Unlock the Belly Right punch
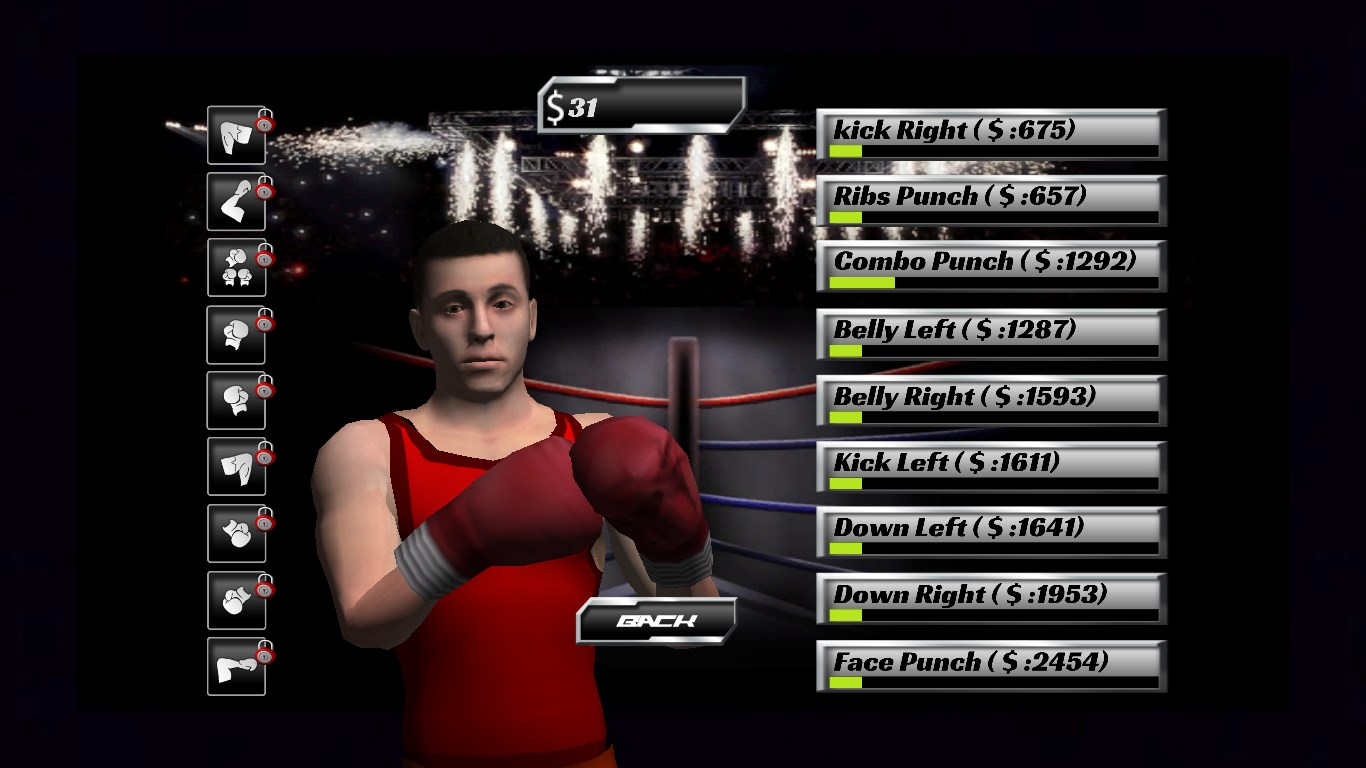This screenshot has height=768, width=1366. (x=991, y=400)
